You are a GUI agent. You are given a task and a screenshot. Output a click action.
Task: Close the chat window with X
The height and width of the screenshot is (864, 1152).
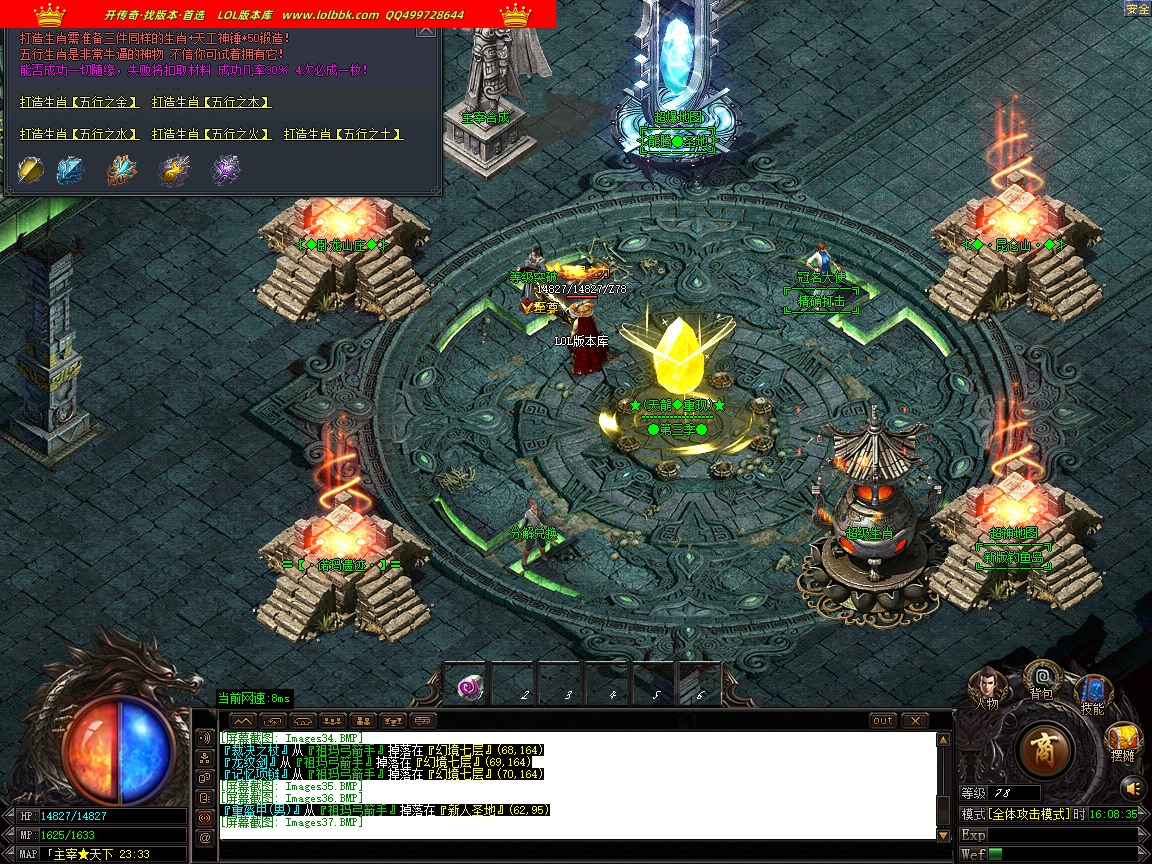click(914, 720)
